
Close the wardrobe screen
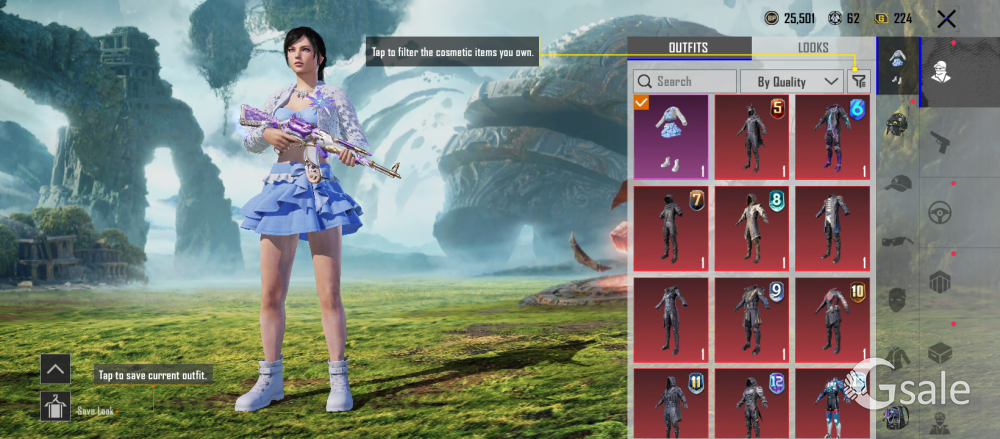[x=947, y=18]
